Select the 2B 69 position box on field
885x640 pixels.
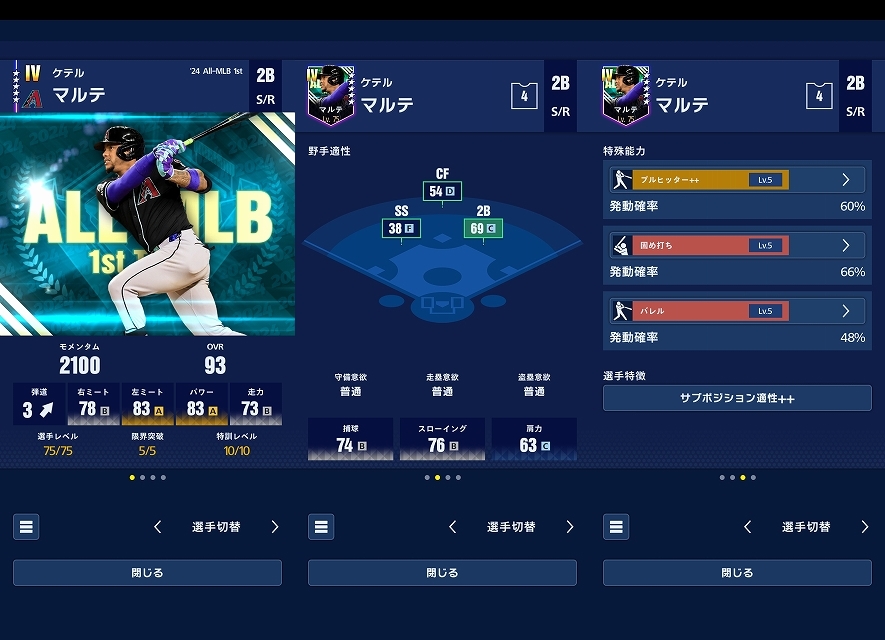[x=482, y=229]
